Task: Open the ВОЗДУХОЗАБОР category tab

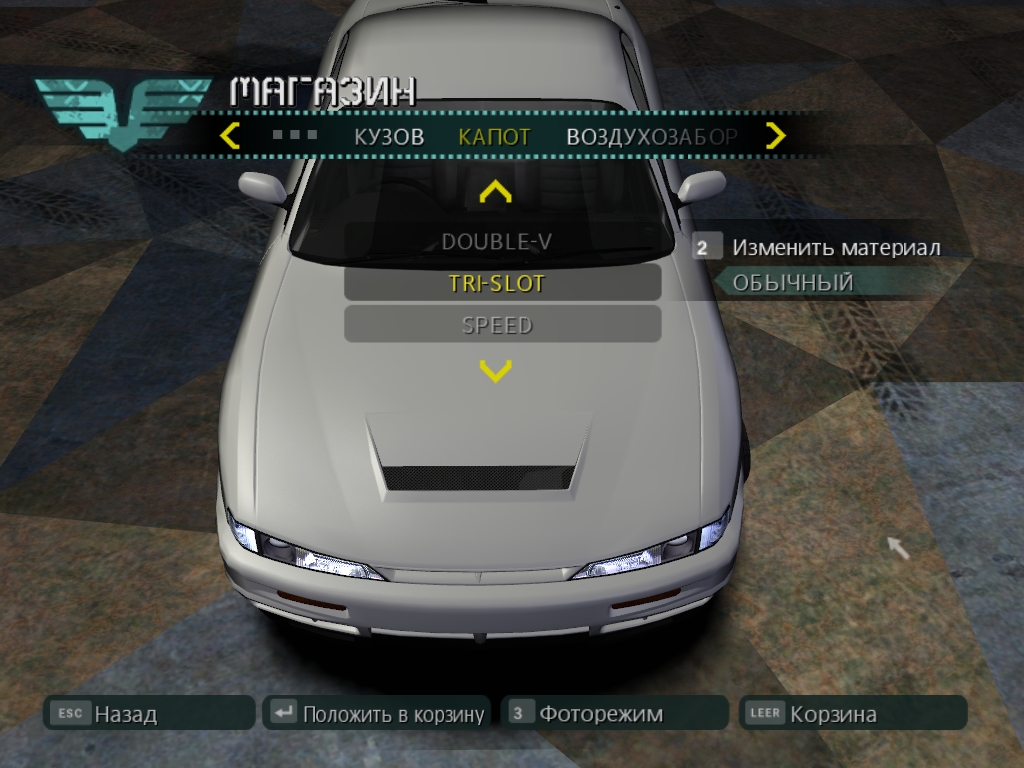Action: (652, 137)
